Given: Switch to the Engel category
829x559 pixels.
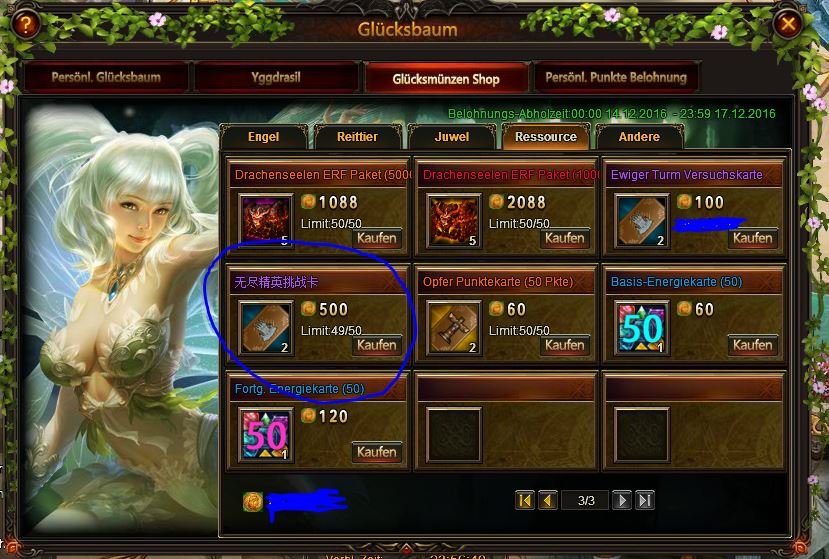Looking at the screenshot, I should 263,137.
